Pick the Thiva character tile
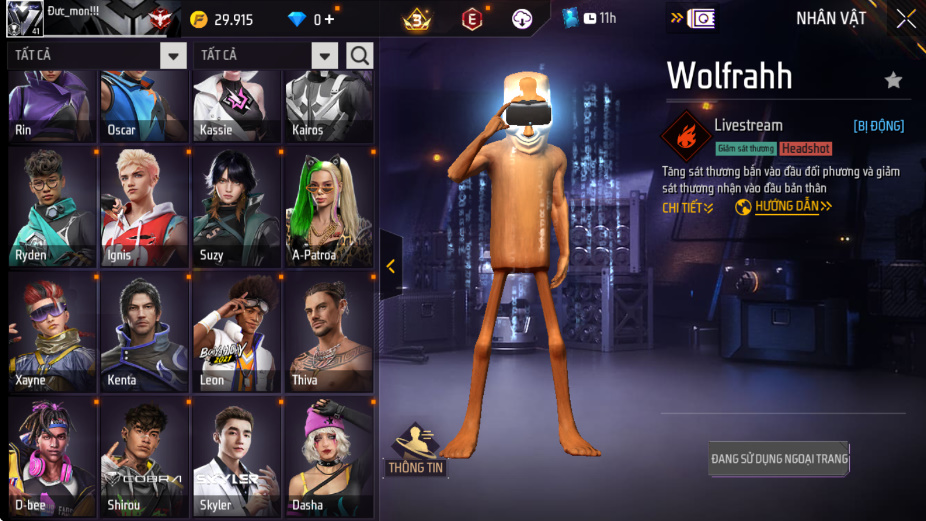This screenshot has width=926, height=521. click(329, 331)
